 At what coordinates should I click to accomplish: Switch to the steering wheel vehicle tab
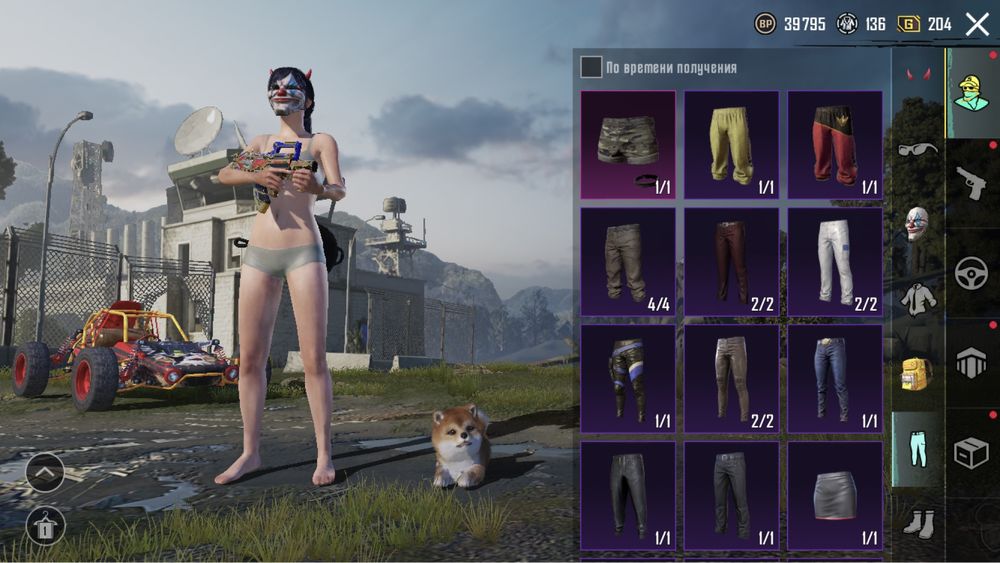coord(971,273)
